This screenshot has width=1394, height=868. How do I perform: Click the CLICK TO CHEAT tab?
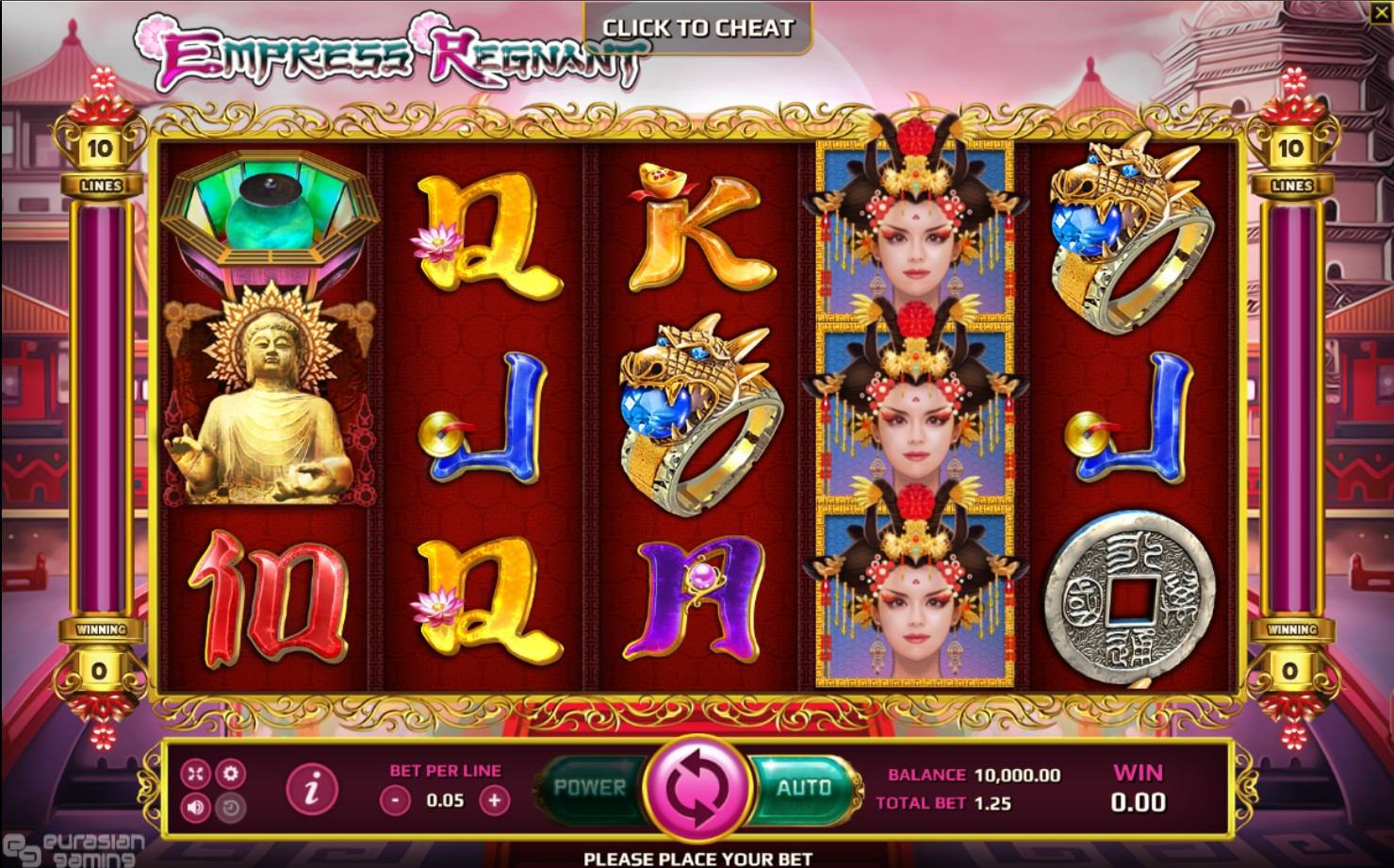[697, 27]
